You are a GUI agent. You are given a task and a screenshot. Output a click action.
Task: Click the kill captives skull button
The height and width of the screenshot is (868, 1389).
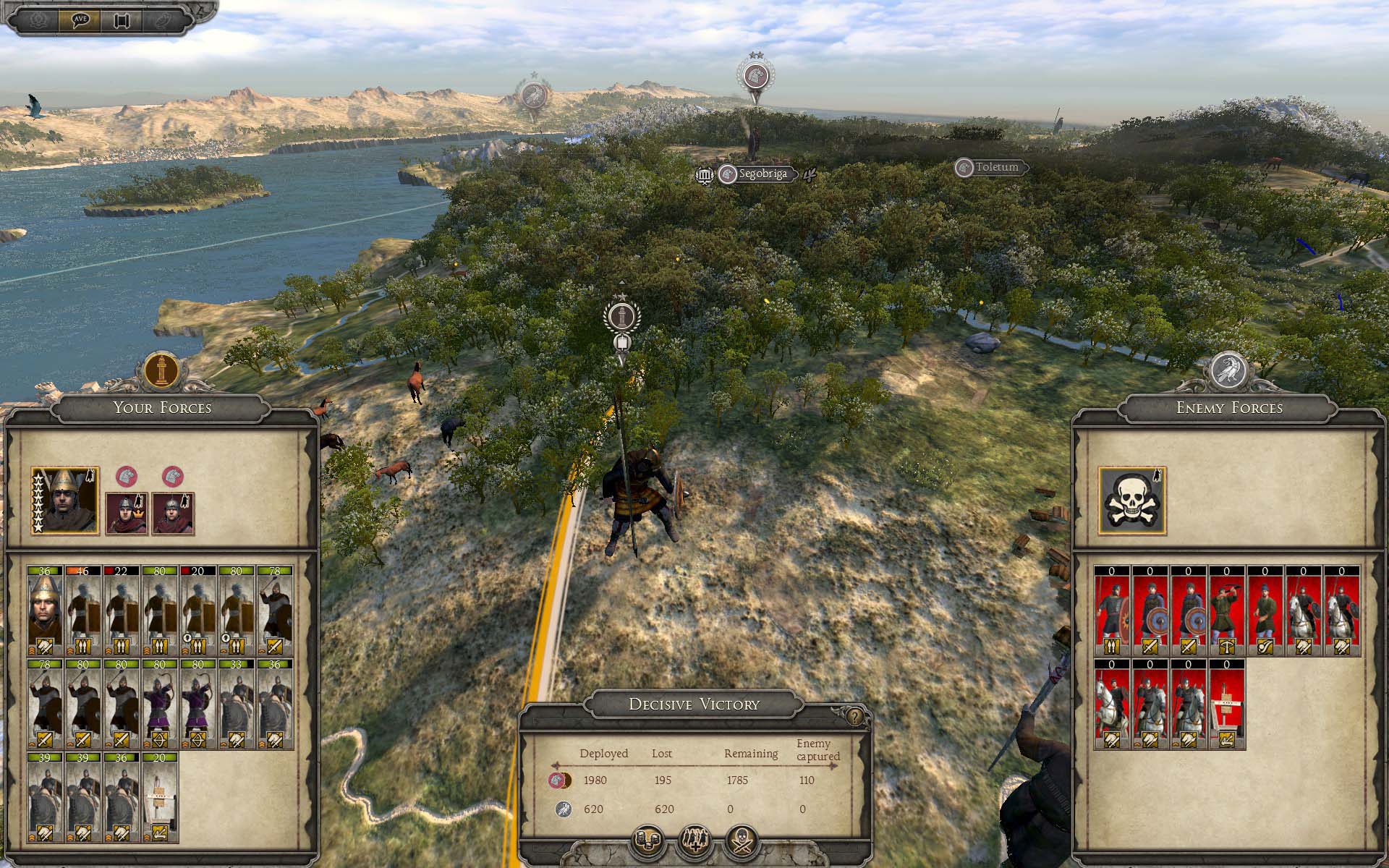click(742, 841)
